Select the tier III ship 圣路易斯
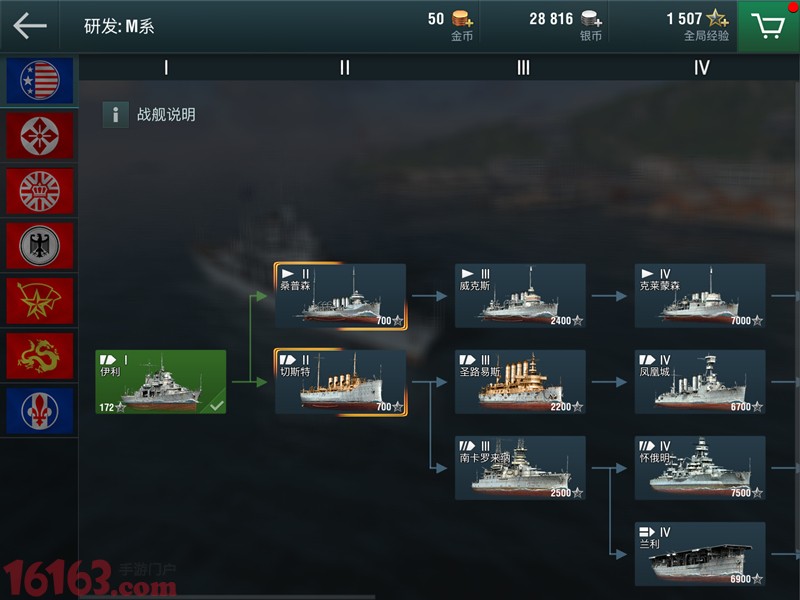 click(x=520, y=382)
